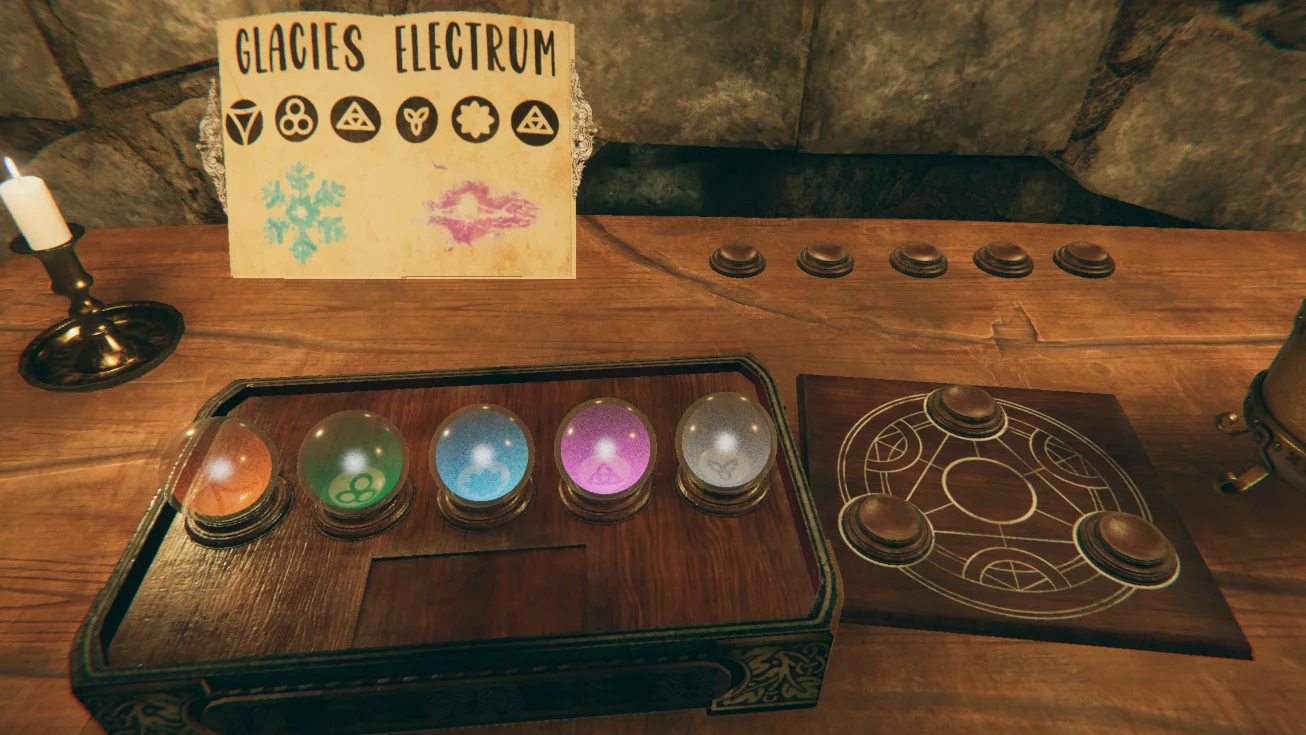This screenshot has height=735, width=1306.
Task: Select the green orb with three circles
Action: coord(353,462)
